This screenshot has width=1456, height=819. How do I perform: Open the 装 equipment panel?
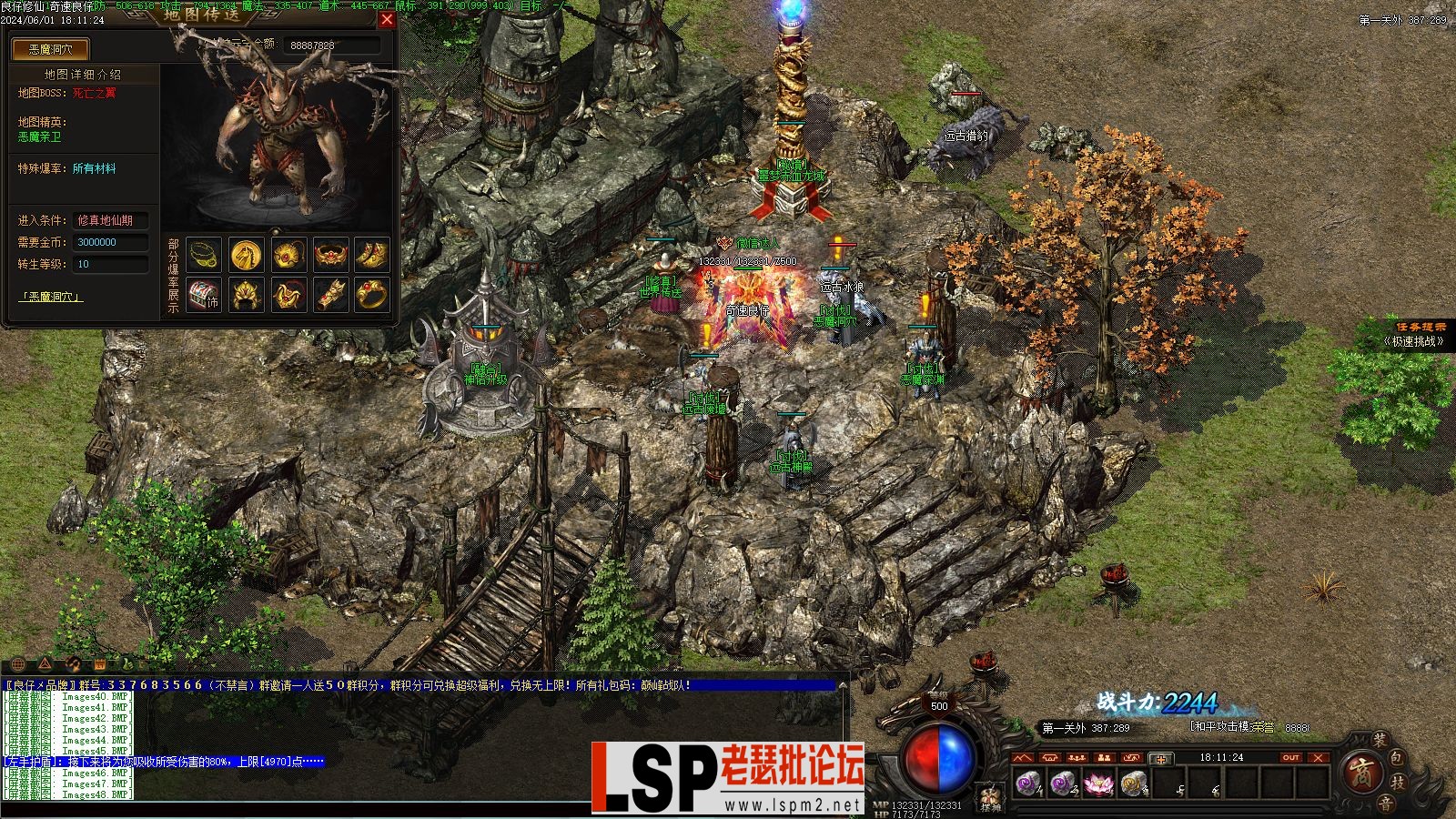coord(1380,742)
